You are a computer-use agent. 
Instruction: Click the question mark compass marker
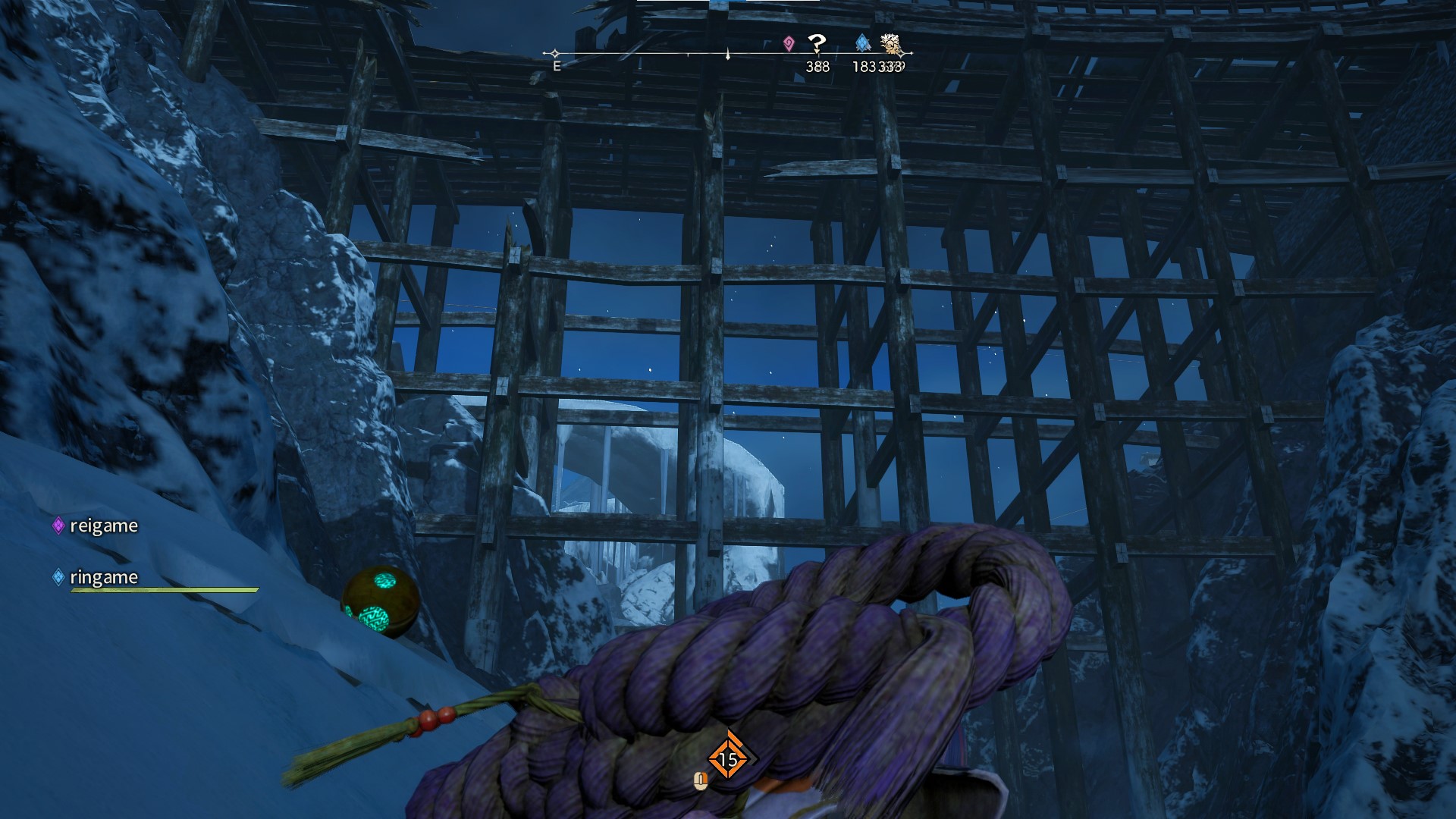coord(817,43)
